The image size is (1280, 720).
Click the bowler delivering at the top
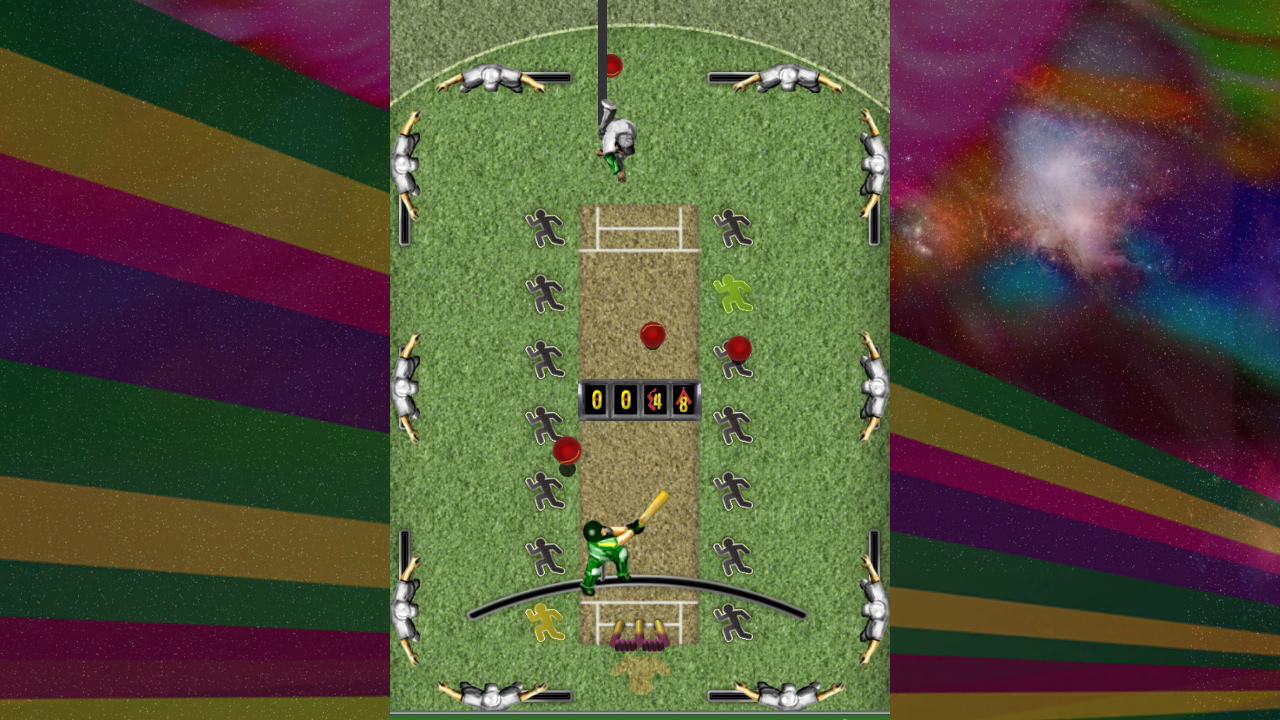(615, 135)
